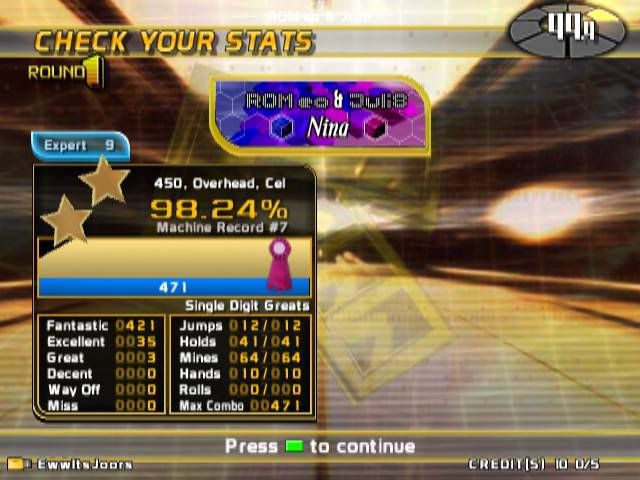Viewport: 640px width, 480px height.
Task: Select the ROMeo & Juli8 song banner
Action: (321, 114)
